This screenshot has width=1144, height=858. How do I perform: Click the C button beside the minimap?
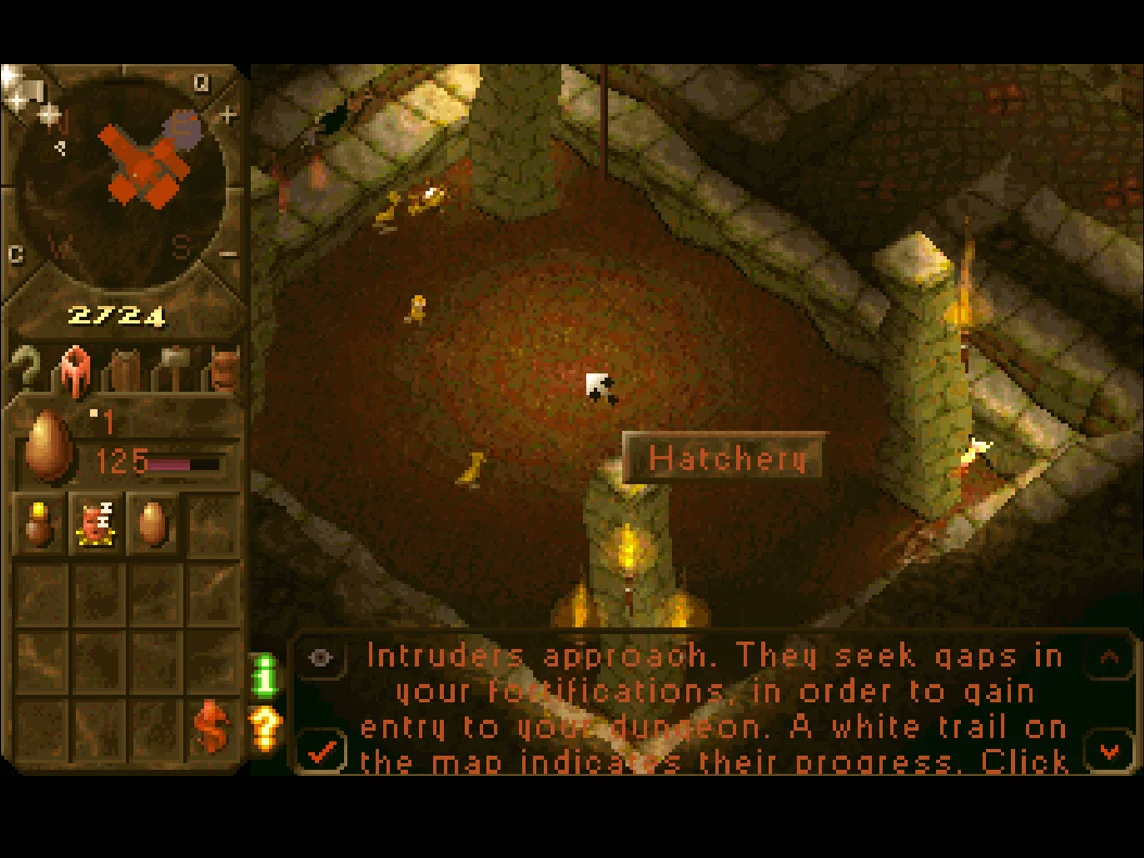coord(16,255)
